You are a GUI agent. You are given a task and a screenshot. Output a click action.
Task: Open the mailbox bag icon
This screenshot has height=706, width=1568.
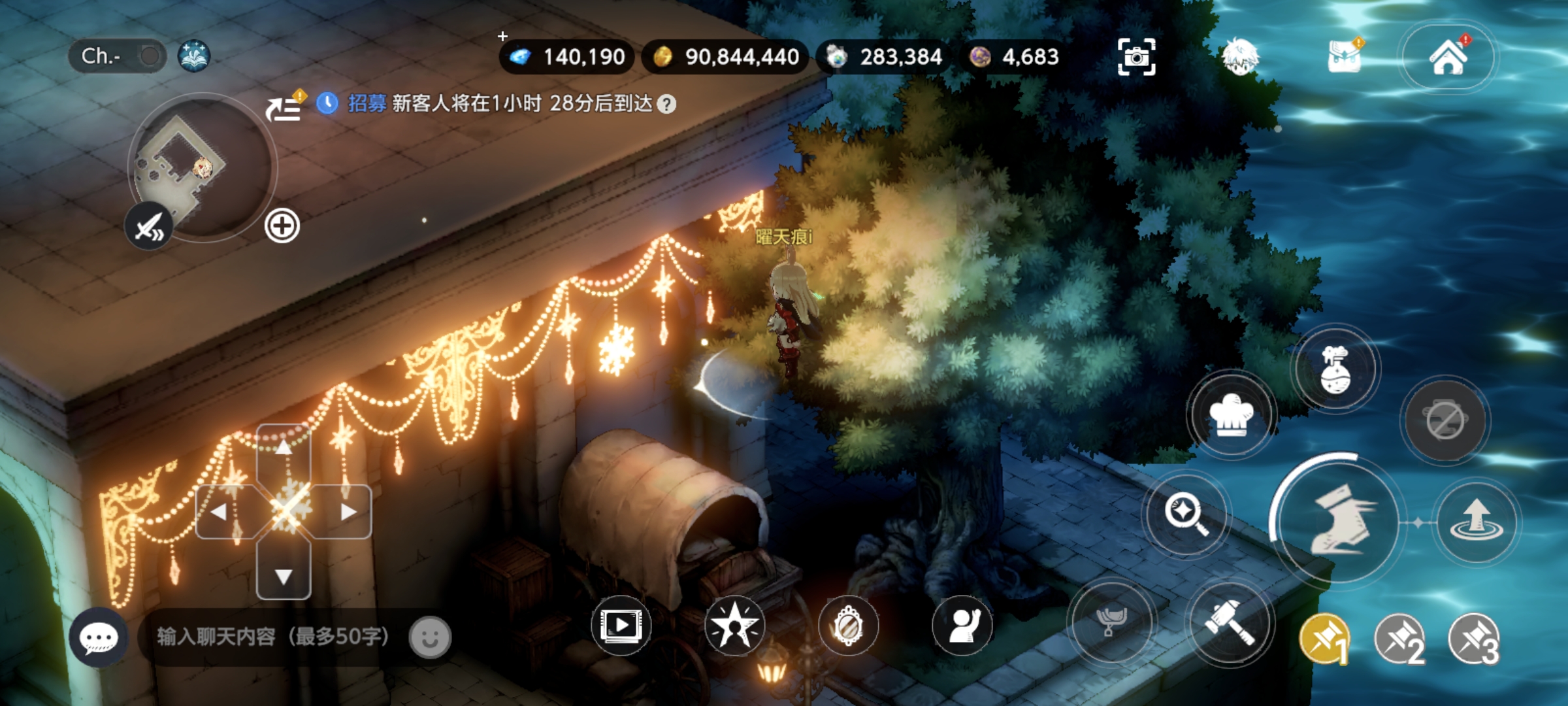[1345, 56]
